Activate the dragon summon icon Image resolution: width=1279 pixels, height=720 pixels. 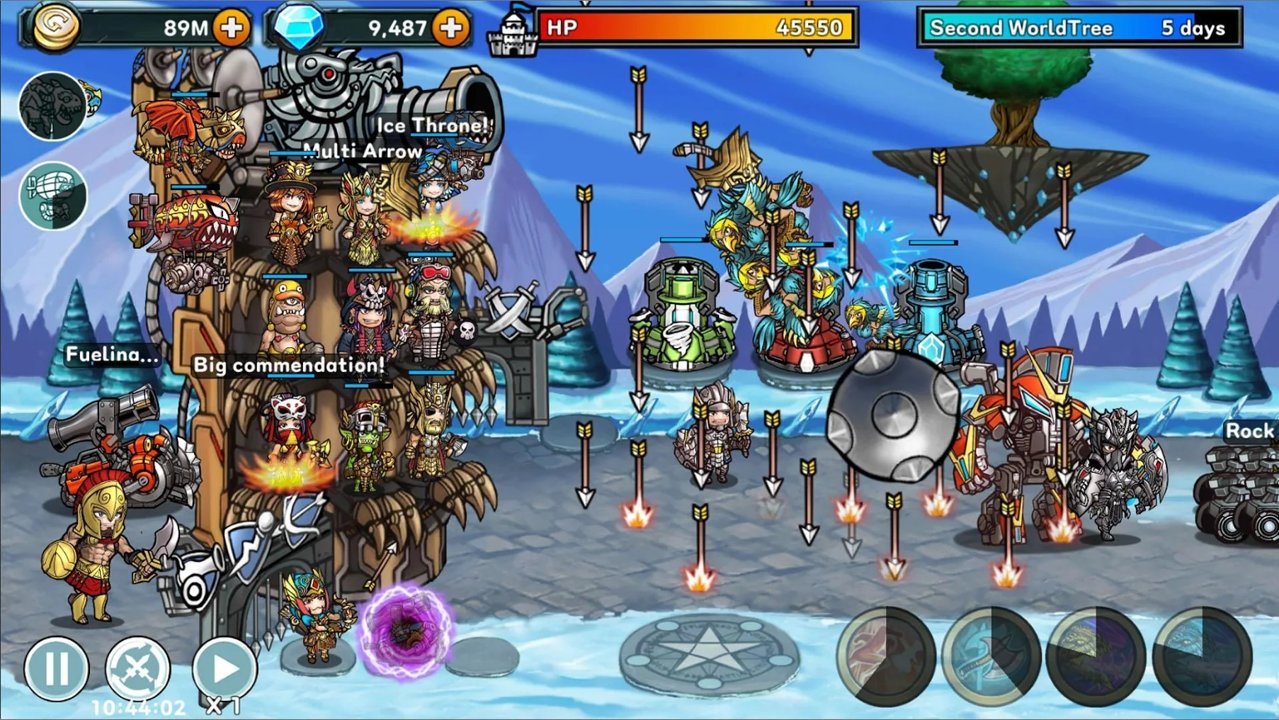coord(52,106)
